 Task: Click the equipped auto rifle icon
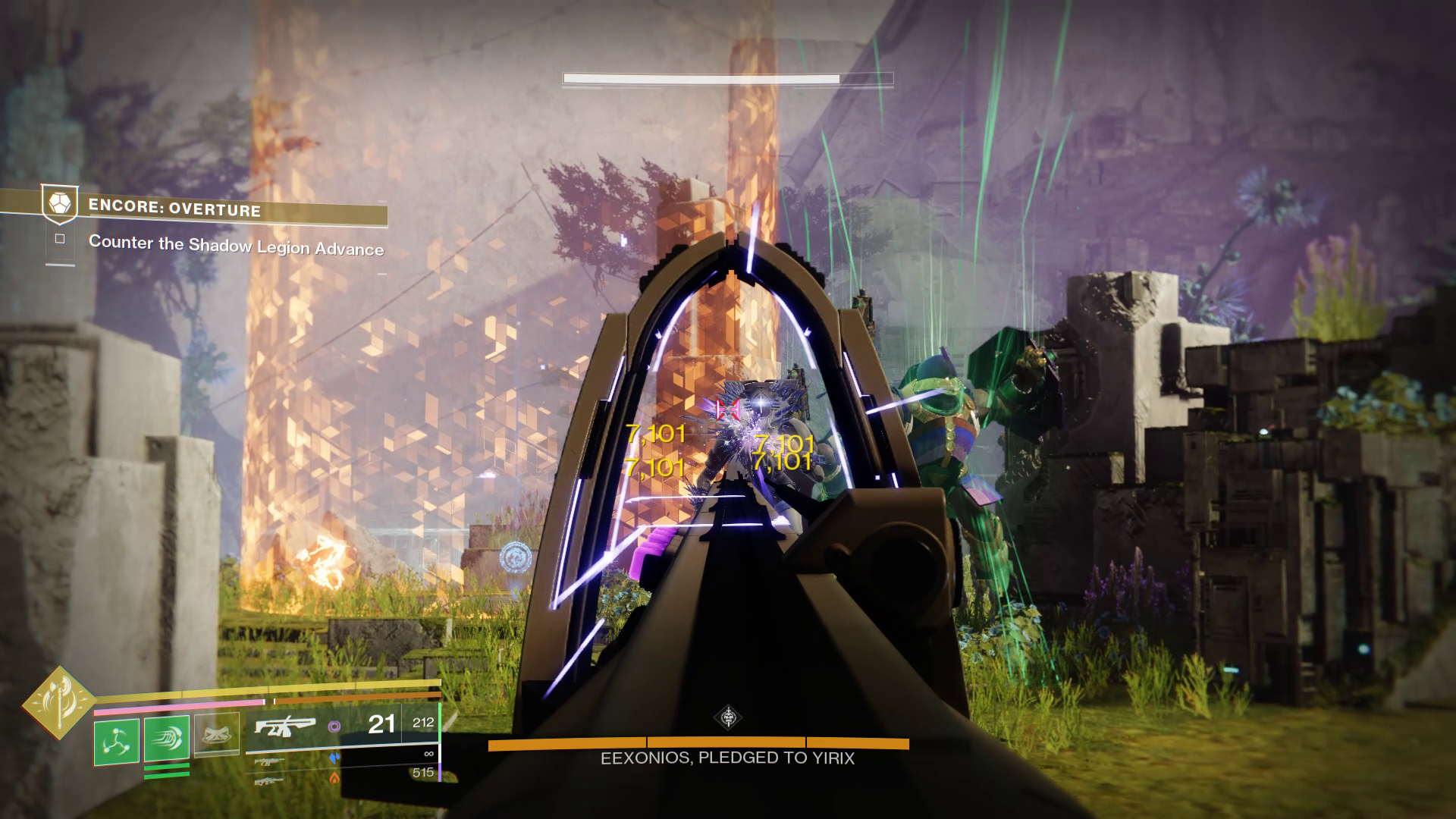[x=284, y=726]
